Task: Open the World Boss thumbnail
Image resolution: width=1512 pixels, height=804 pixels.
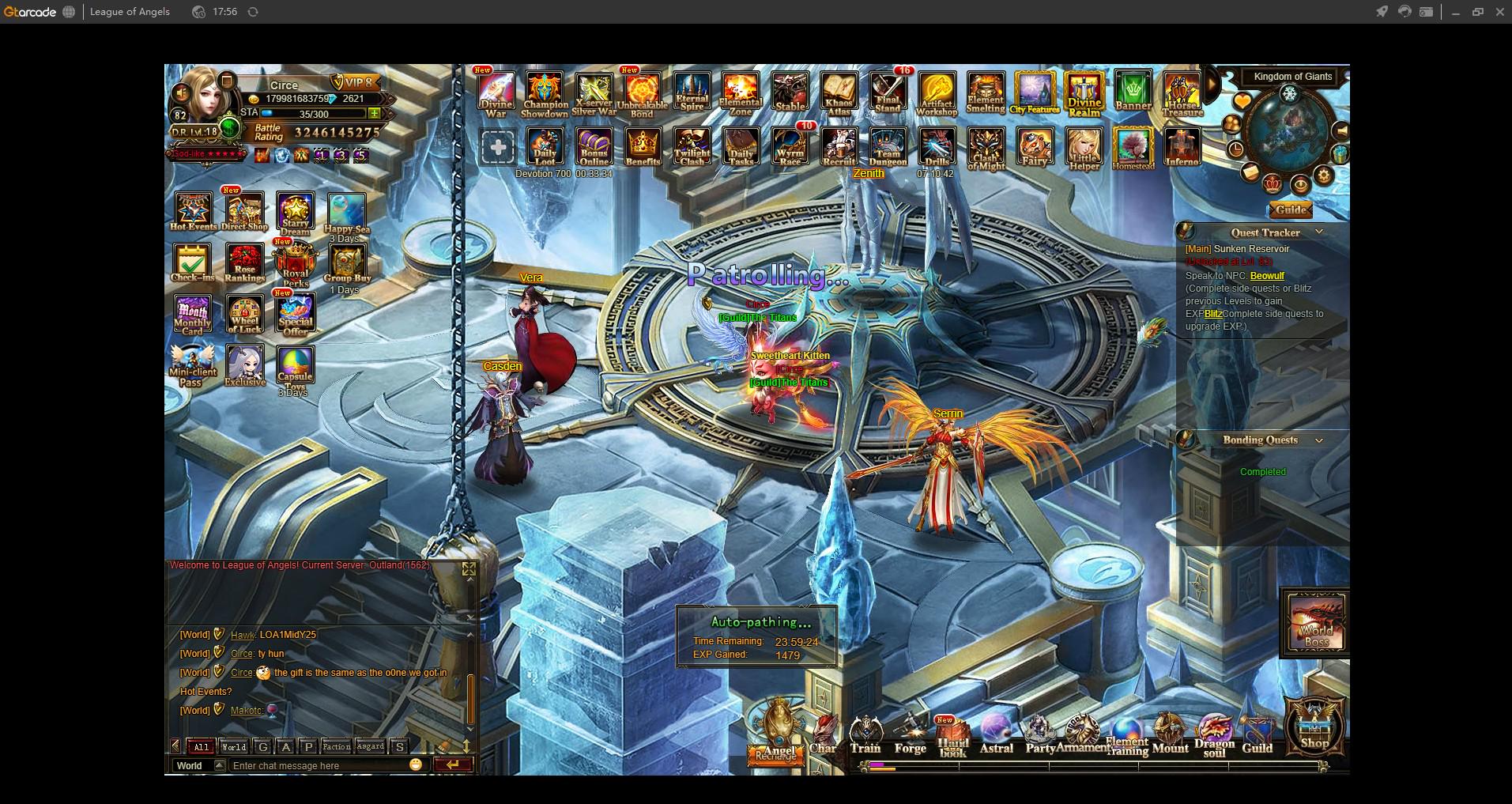Action: click(x=1316, y=623)
